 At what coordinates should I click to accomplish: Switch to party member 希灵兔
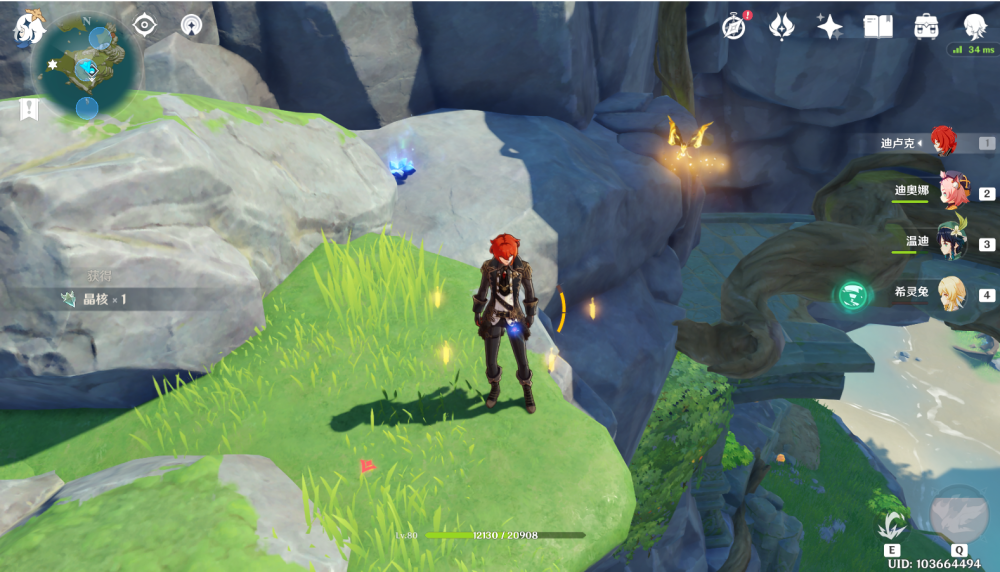click(950, 294)
